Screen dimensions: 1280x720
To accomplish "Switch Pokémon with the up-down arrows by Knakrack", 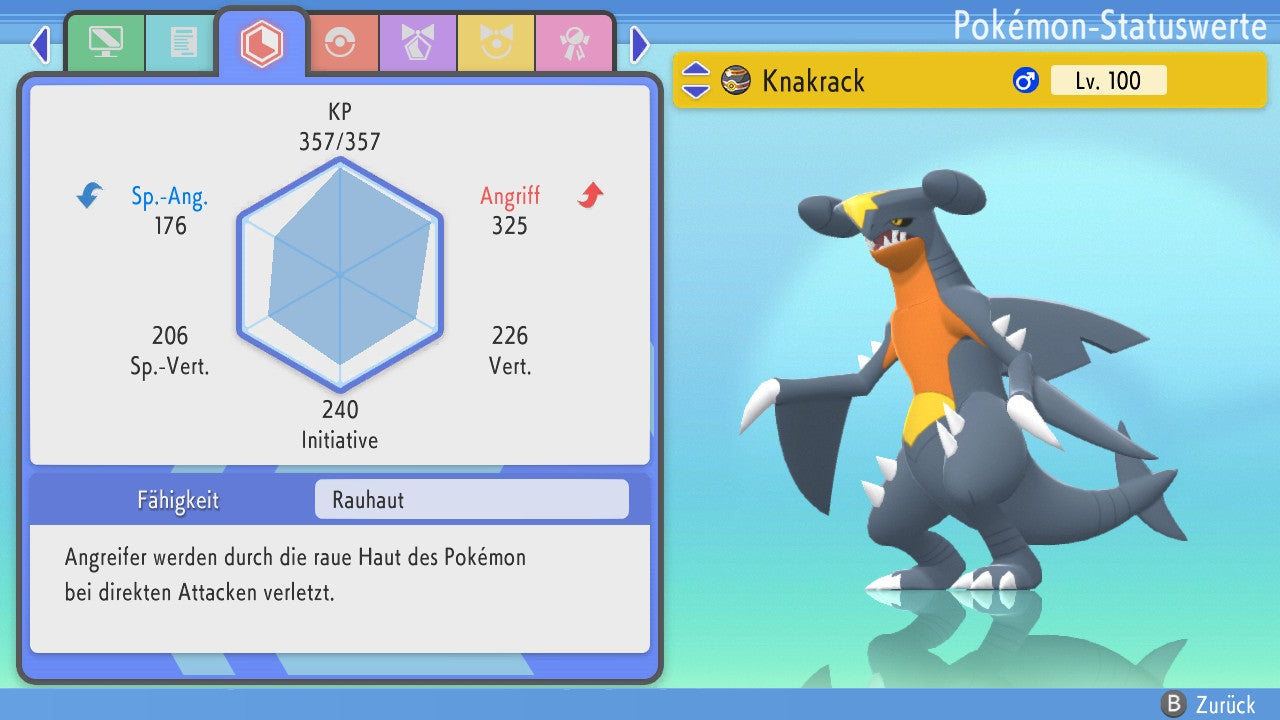I will pyautogui.click(x=696, y=80).
